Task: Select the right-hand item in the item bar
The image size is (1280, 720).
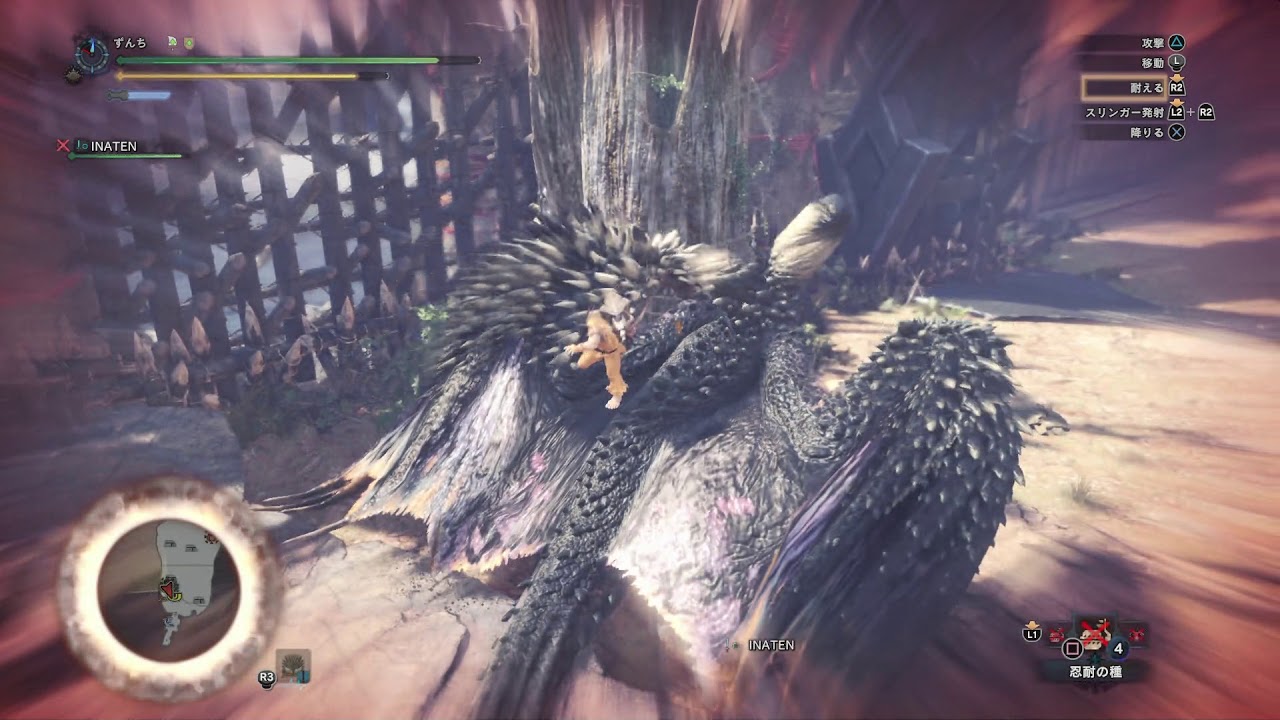Action: point(1136,634)
